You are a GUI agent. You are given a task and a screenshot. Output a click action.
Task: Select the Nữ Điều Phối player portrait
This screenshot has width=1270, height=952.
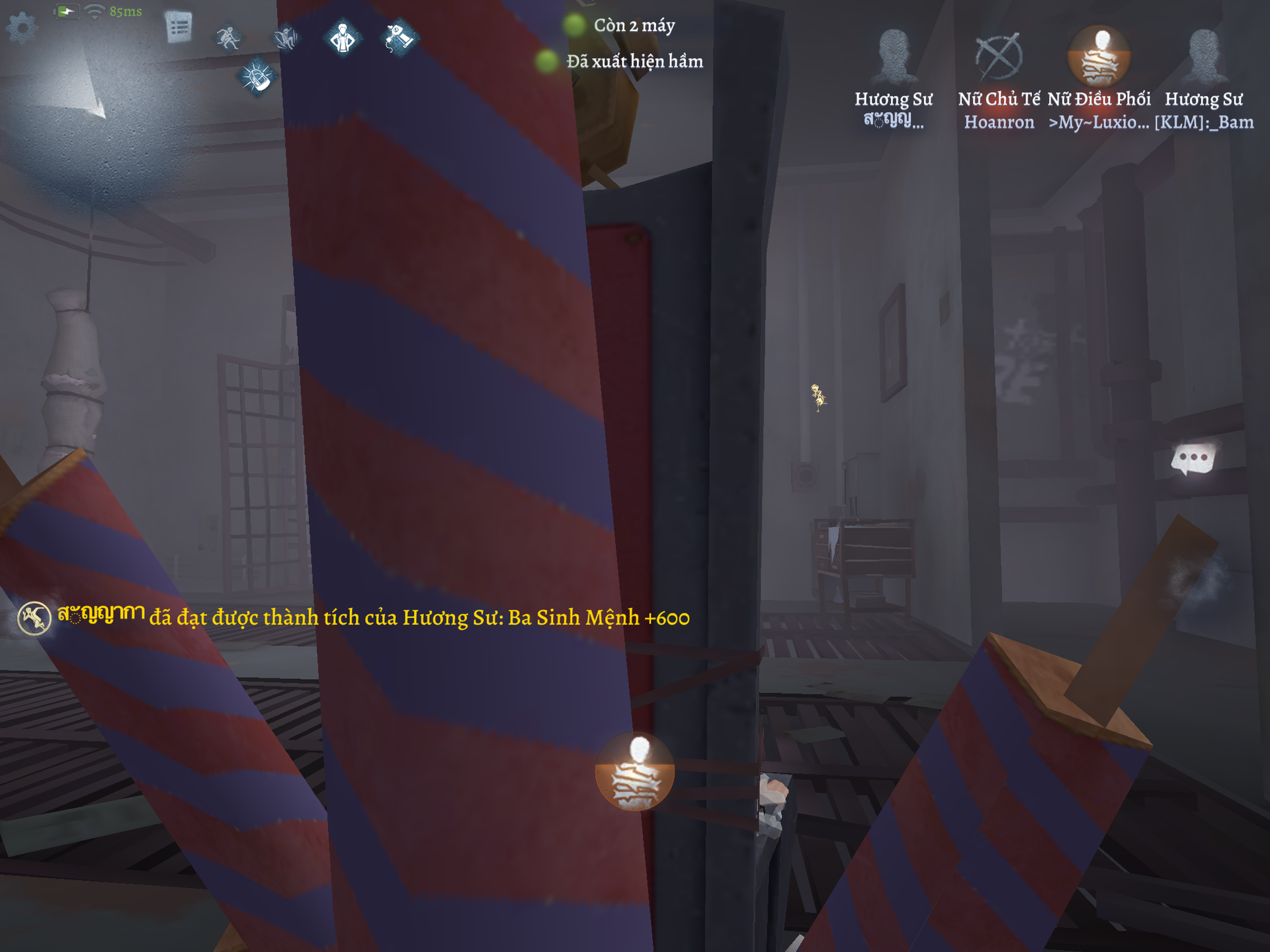(1099, 58)
